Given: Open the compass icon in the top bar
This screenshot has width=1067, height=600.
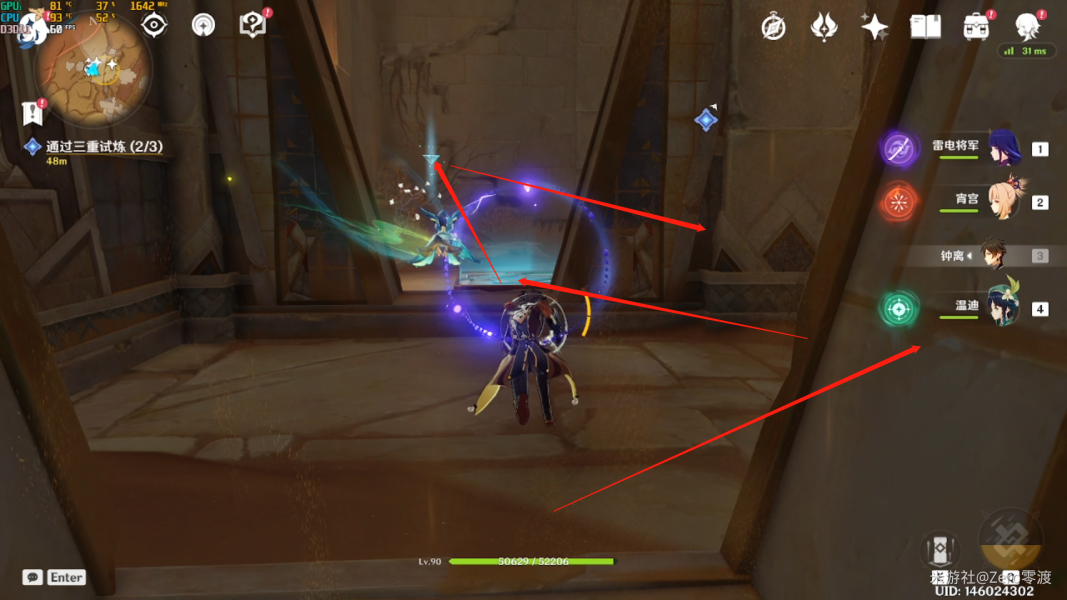Looking at the screenshot, I should (773, 27).
